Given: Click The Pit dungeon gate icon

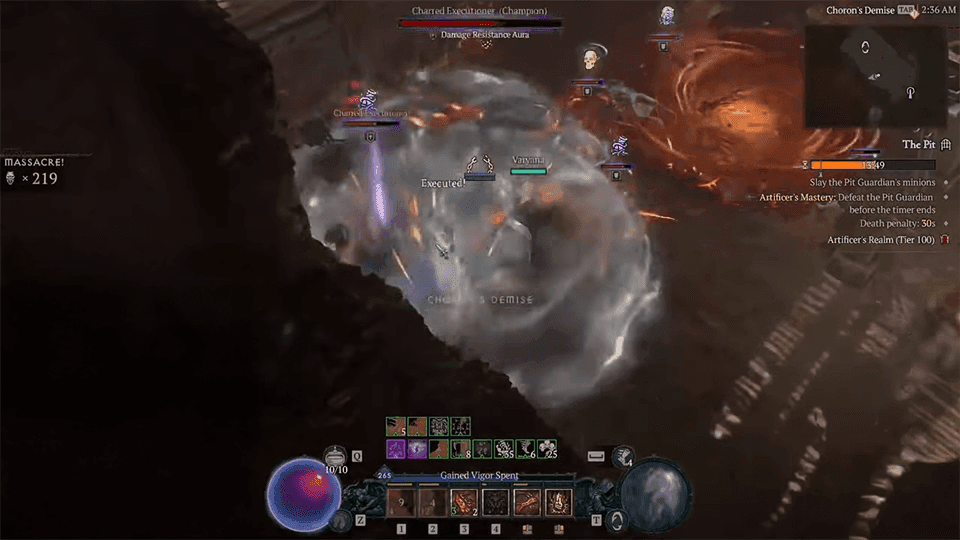Looking at the screenshot, I should 945,145.
